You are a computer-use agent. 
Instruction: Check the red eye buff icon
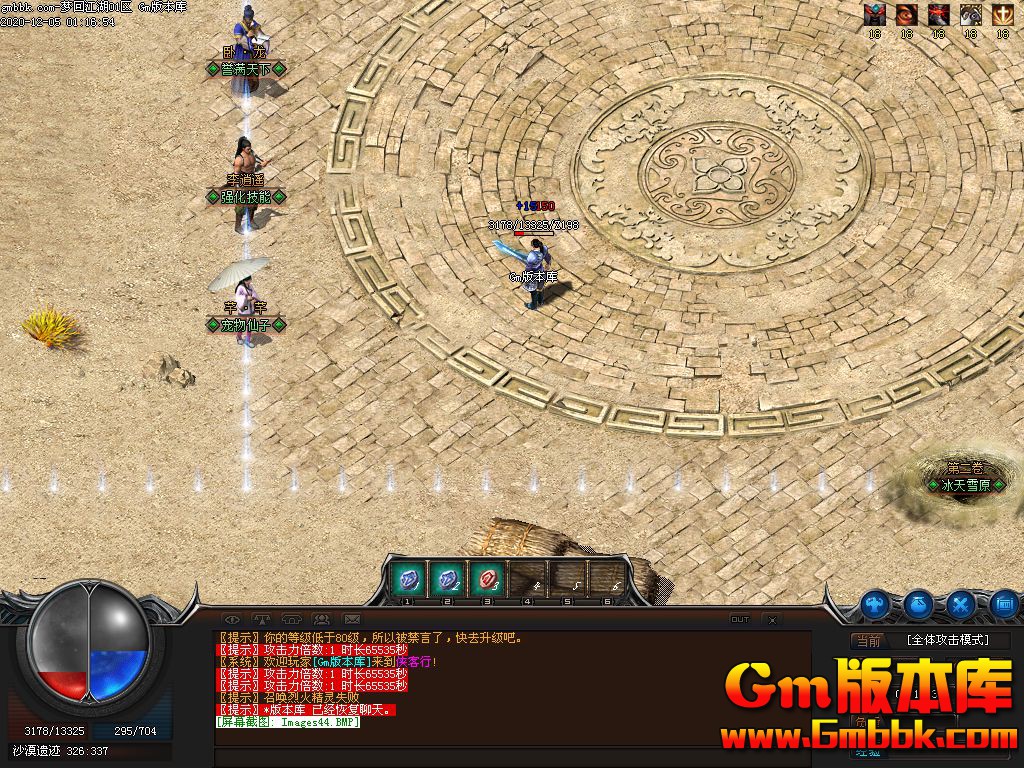tap(907, 14)
